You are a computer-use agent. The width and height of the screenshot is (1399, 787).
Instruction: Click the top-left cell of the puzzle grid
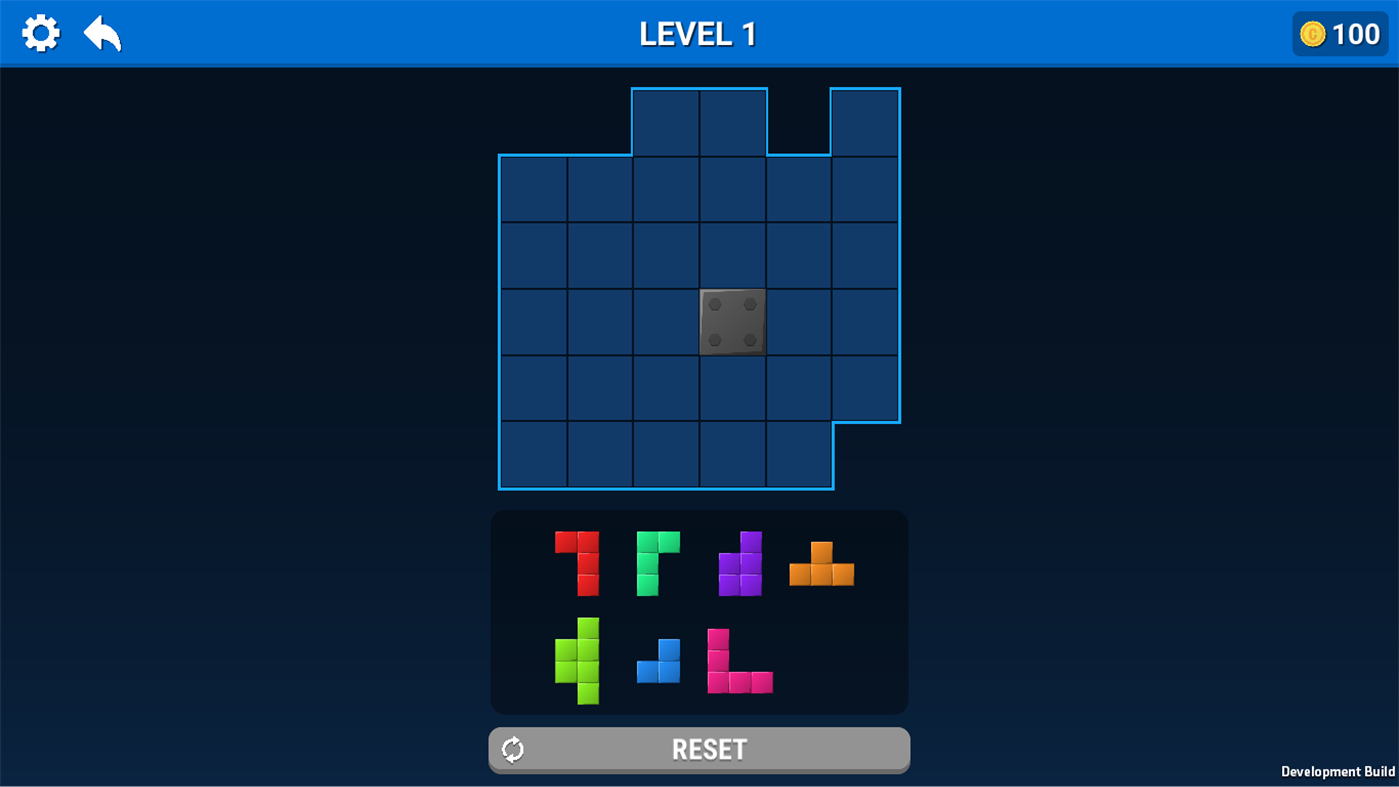533,188
